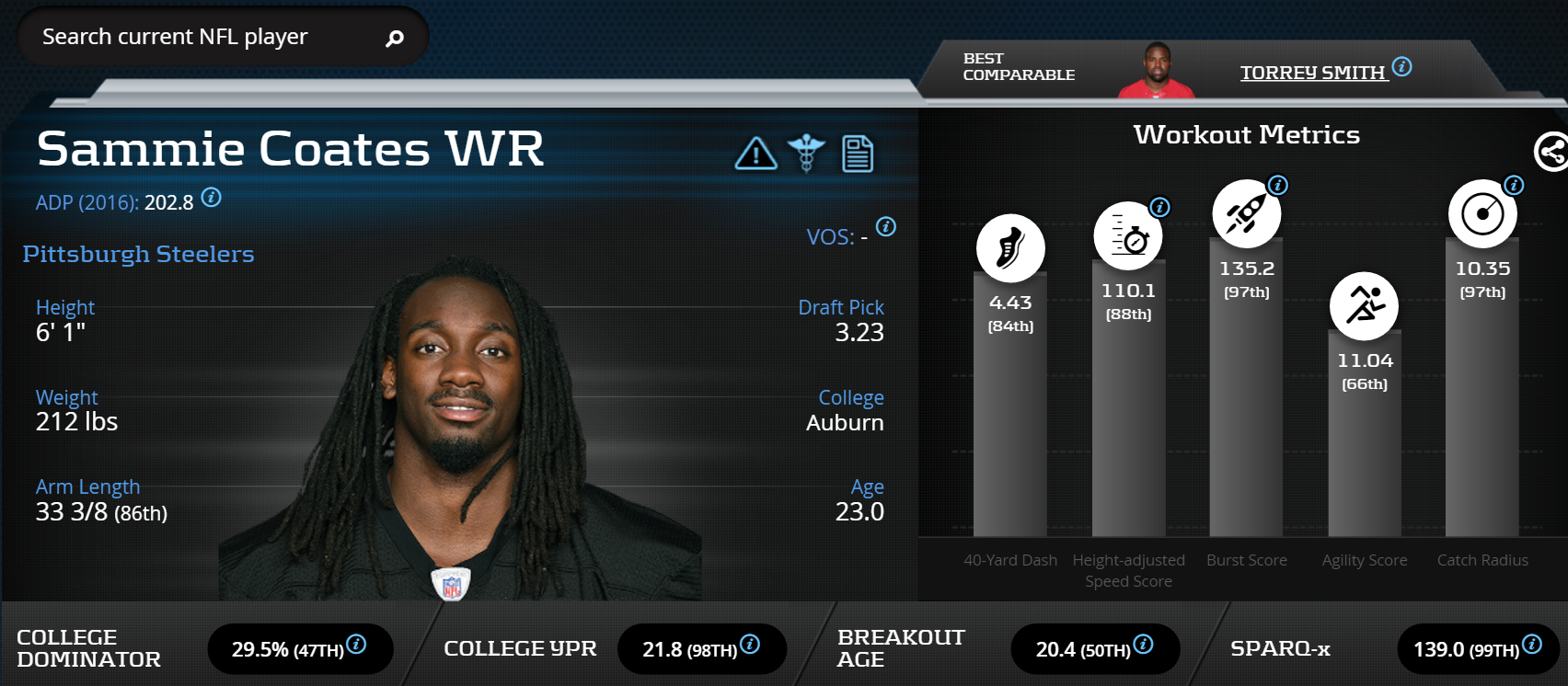Screen dimensions: 1568x686
Task: Show info for Breakout Age
Action: pyautogui.click(x=1143, y=645)
